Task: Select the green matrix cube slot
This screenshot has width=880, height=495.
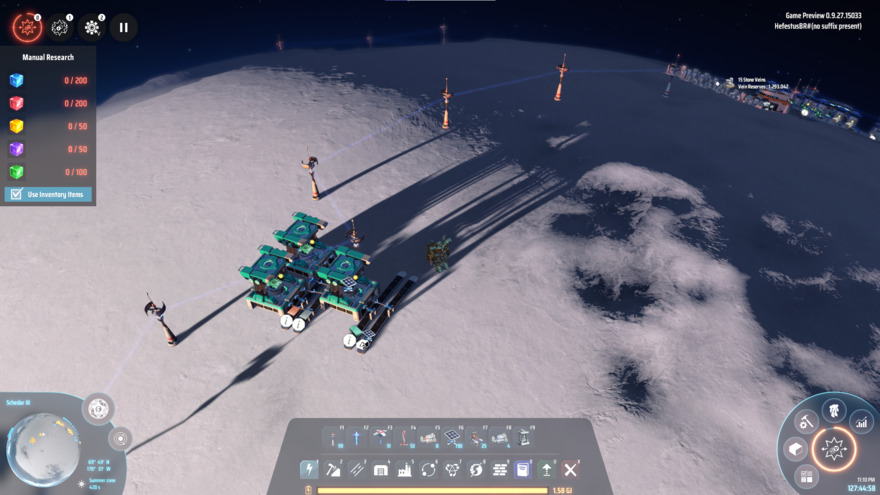Action: point(16,172)
